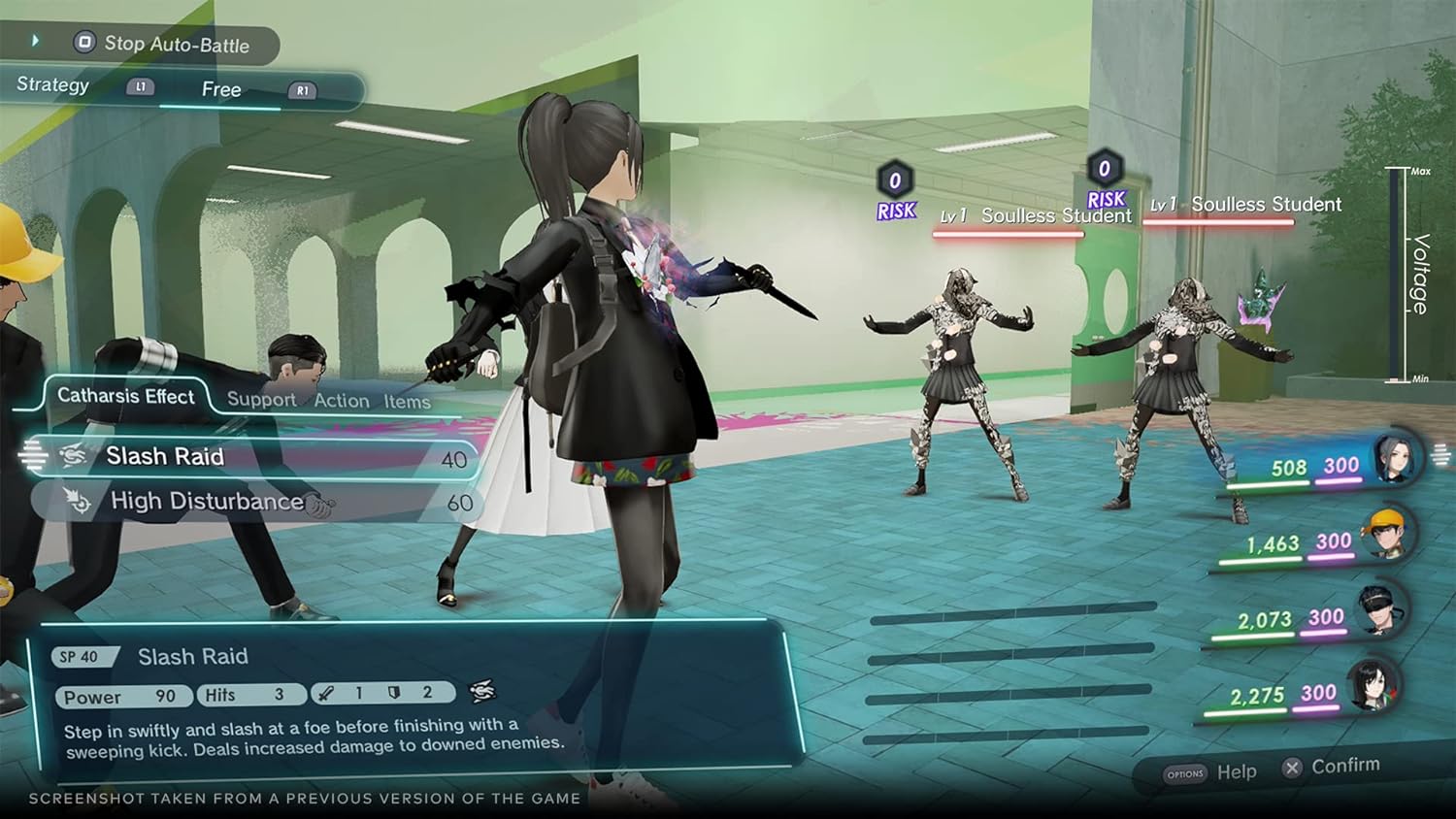The width and height of the screenshot is (1456, 819).
Task: Open the Items list
Action: [x=406, y=400]
